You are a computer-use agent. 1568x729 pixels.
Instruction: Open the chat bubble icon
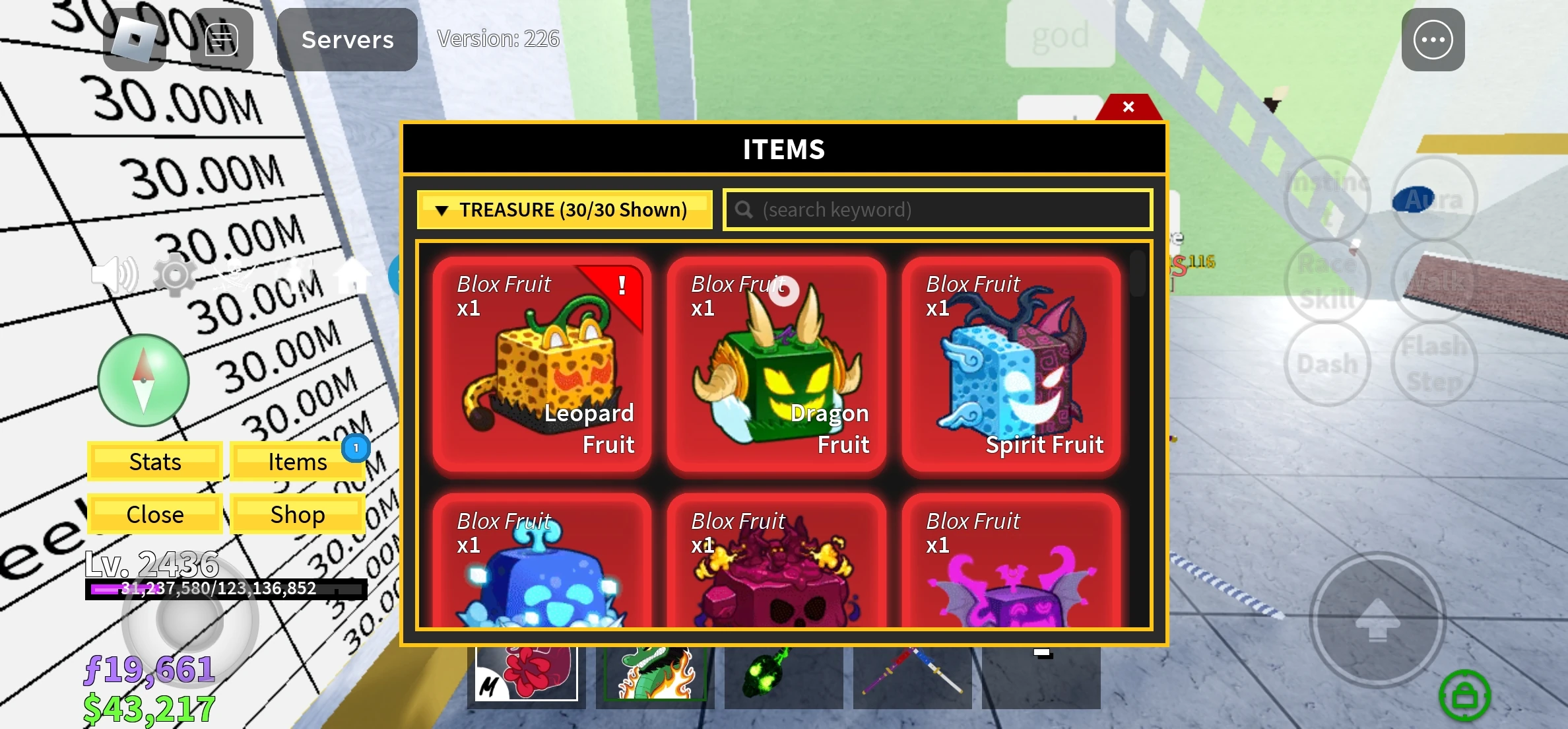220,40
